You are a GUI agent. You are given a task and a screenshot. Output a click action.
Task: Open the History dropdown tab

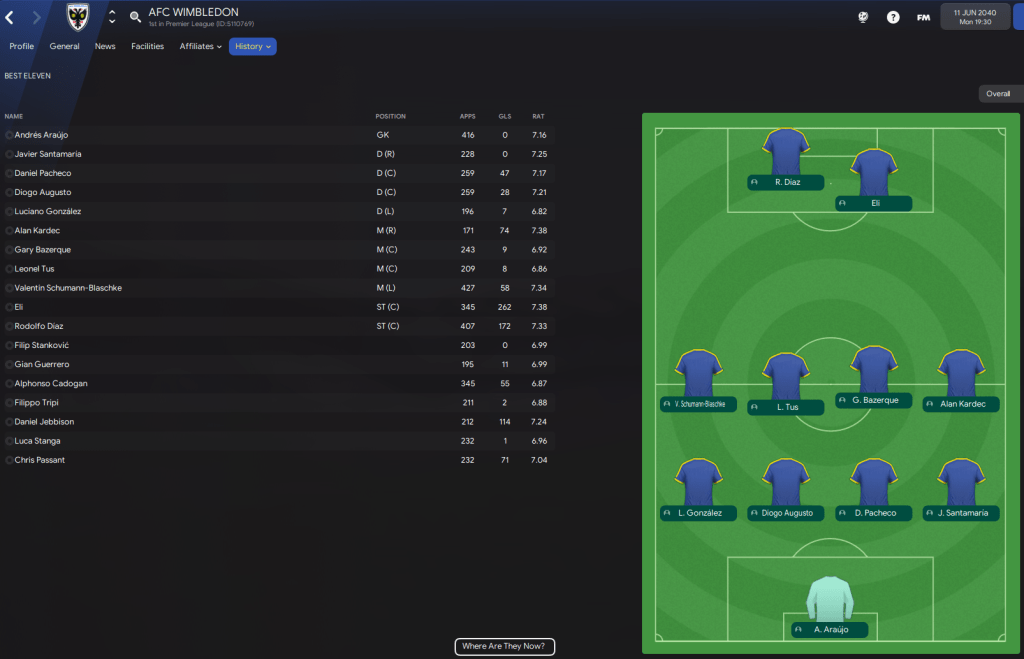252,46
